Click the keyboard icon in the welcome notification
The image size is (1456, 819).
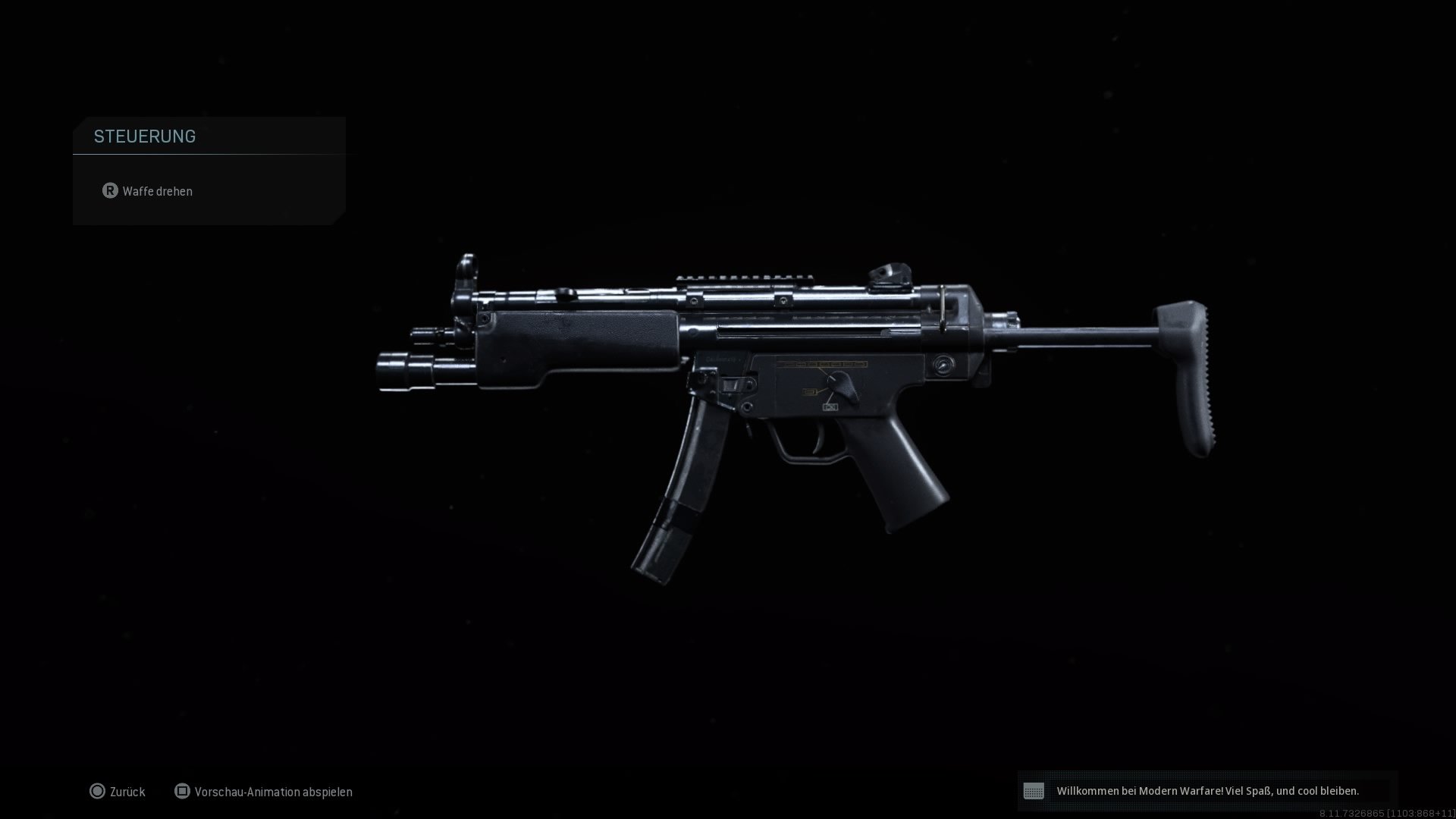pos(1036,791)
